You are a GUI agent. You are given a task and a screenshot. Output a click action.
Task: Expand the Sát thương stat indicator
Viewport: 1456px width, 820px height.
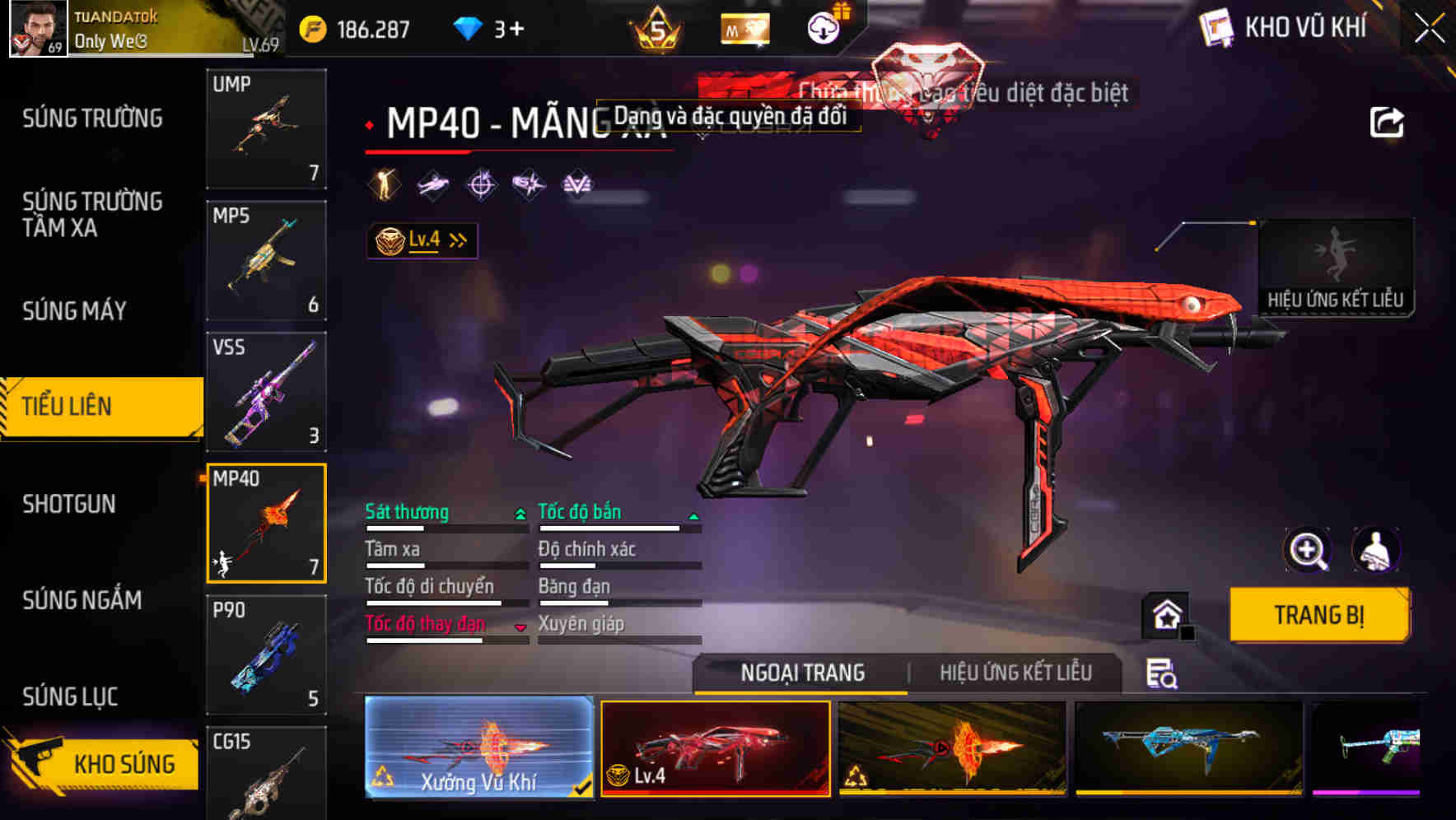pos(520,512)
